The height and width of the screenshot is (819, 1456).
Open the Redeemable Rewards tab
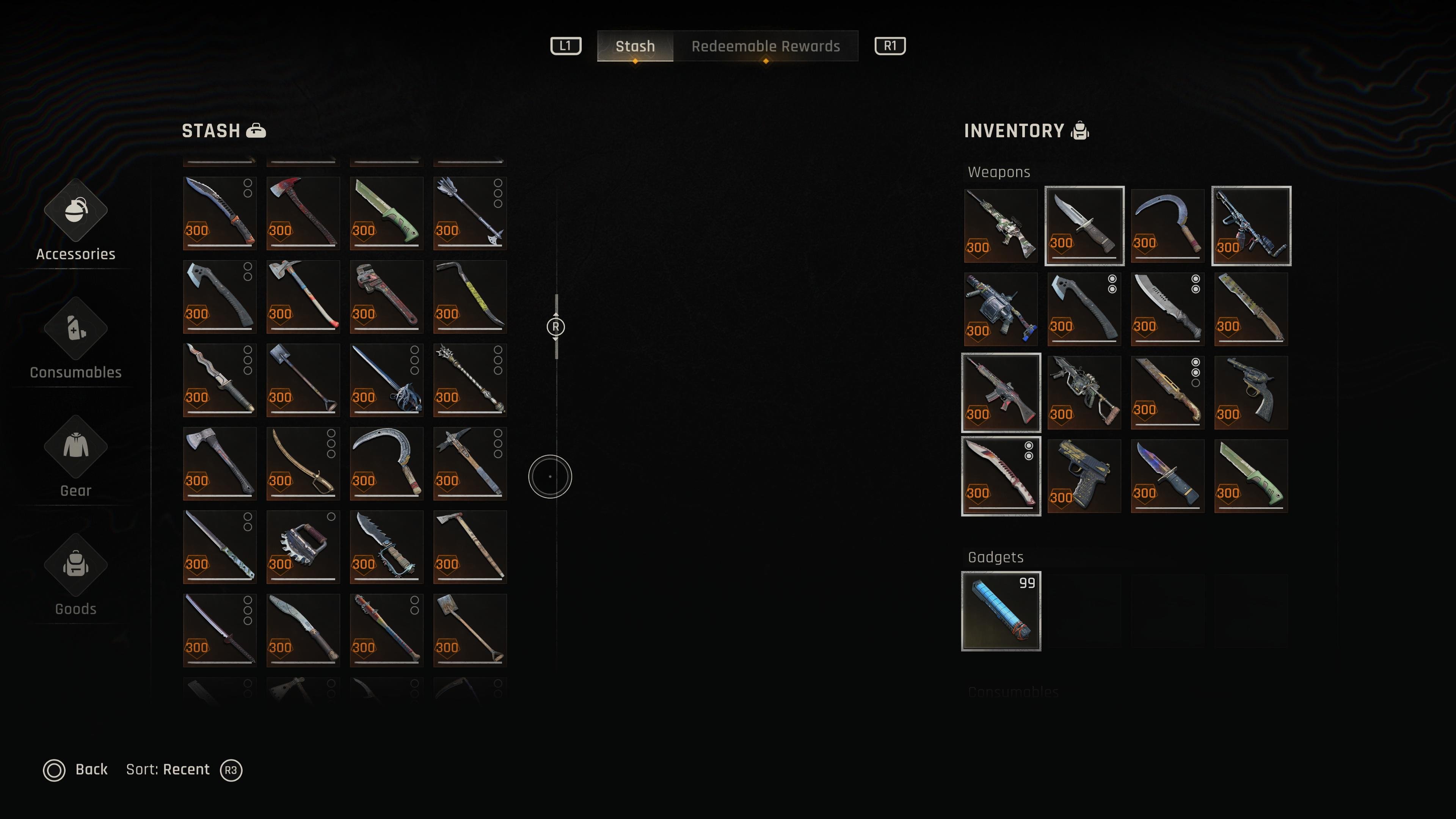point(765,46)
